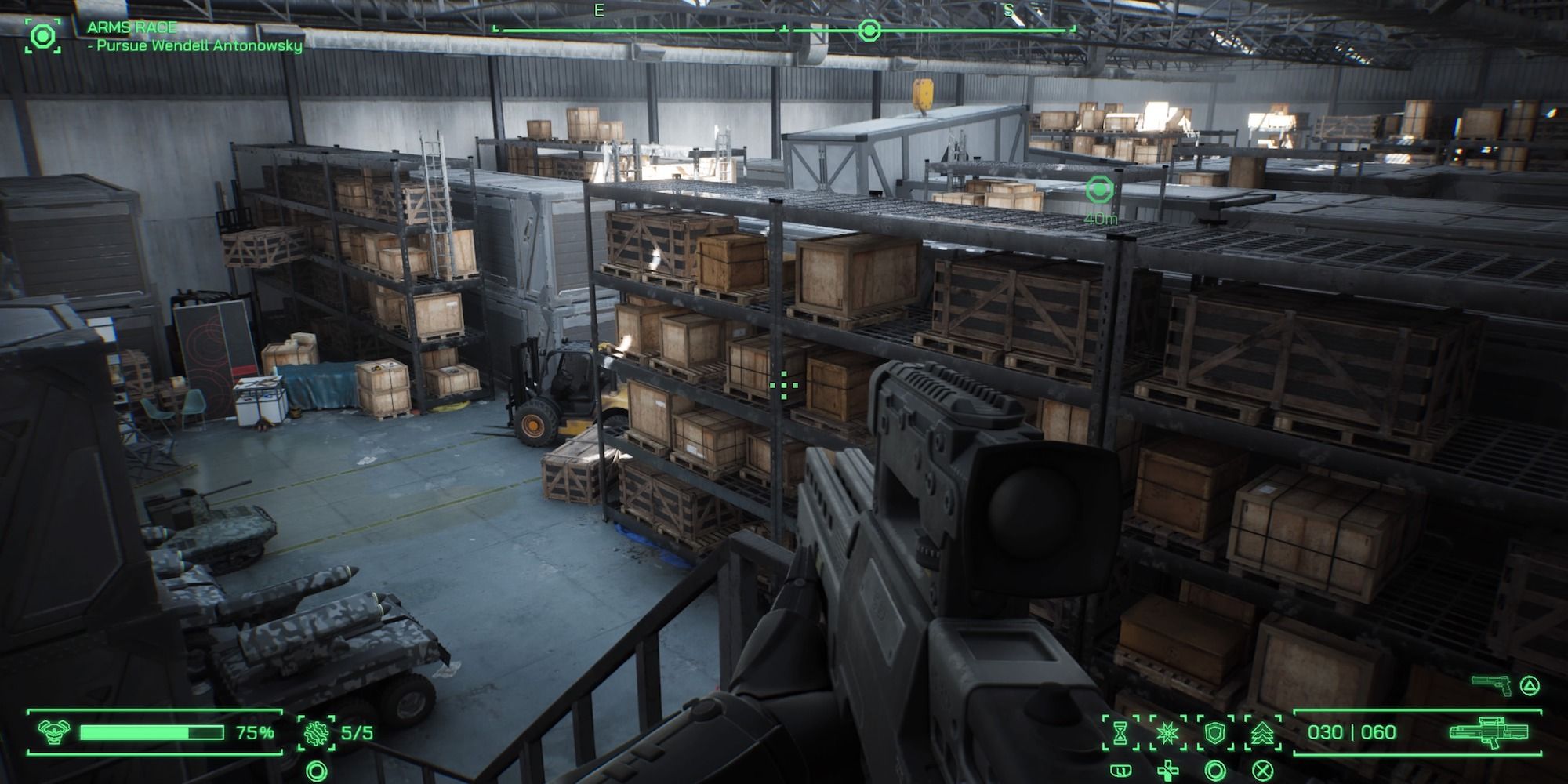Select the hourglass time-ability icon
1568x784 pixels.
(1120, 732)
